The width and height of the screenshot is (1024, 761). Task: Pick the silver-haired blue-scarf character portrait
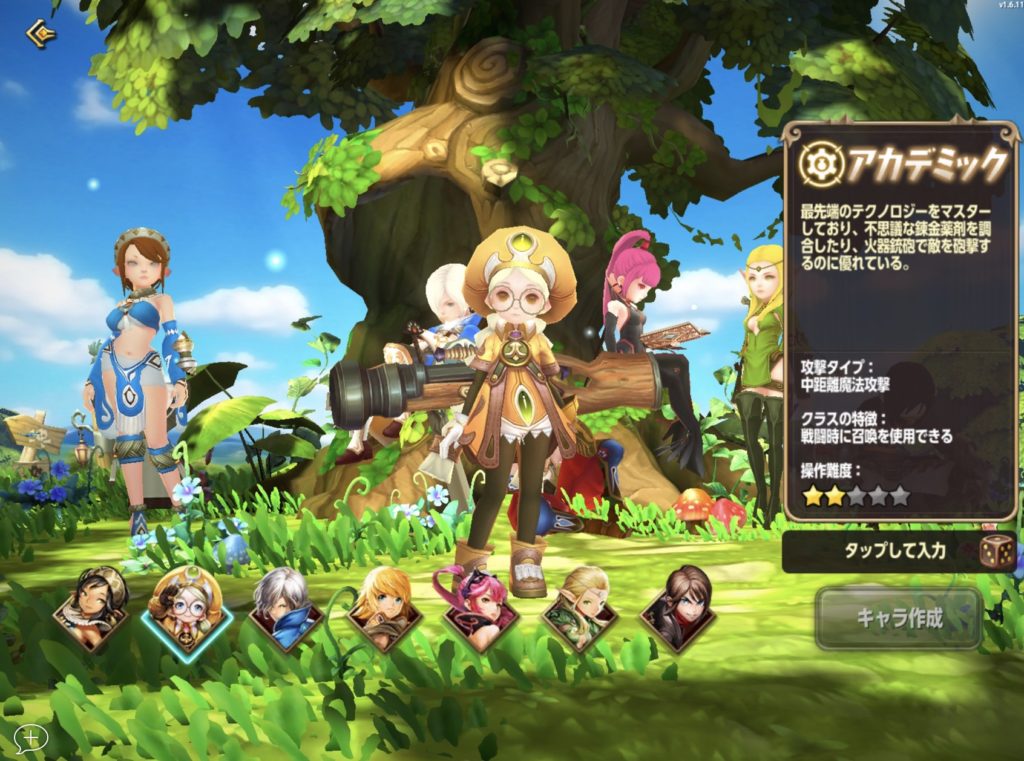pos(285,608)
